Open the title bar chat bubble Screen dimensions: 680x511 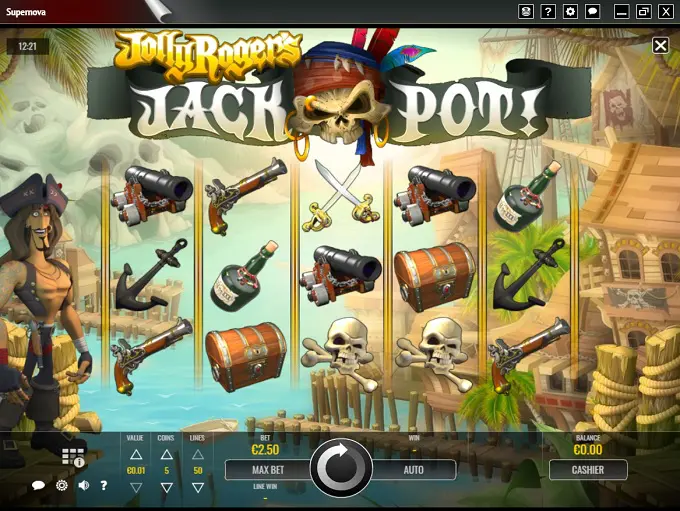point(592,11)
